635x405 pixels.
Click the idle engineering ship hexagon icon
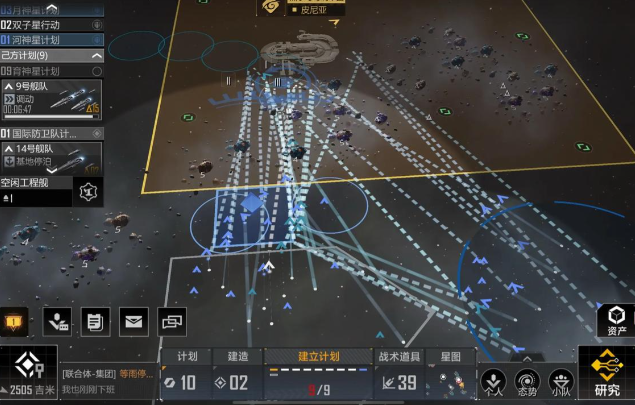[89, 191]
